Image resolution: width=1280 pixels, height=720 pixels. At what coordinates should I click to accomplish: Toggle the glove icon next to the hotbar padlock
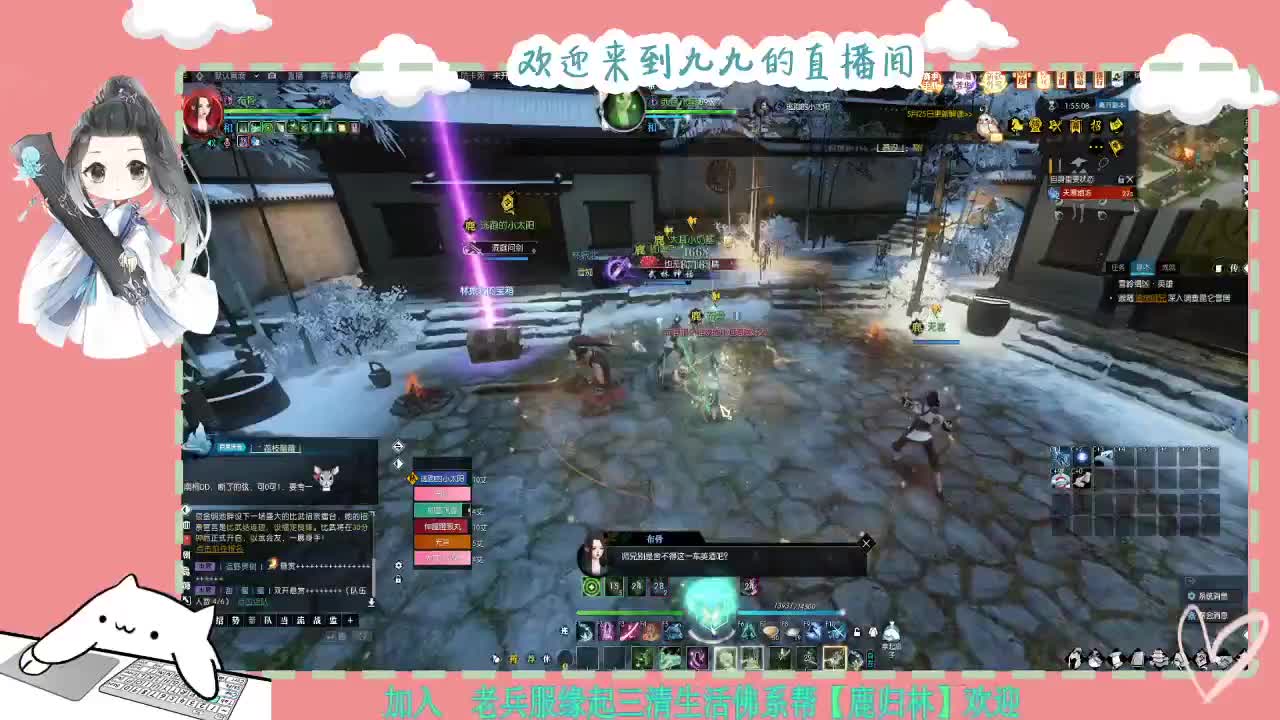(x=873, y=633)
